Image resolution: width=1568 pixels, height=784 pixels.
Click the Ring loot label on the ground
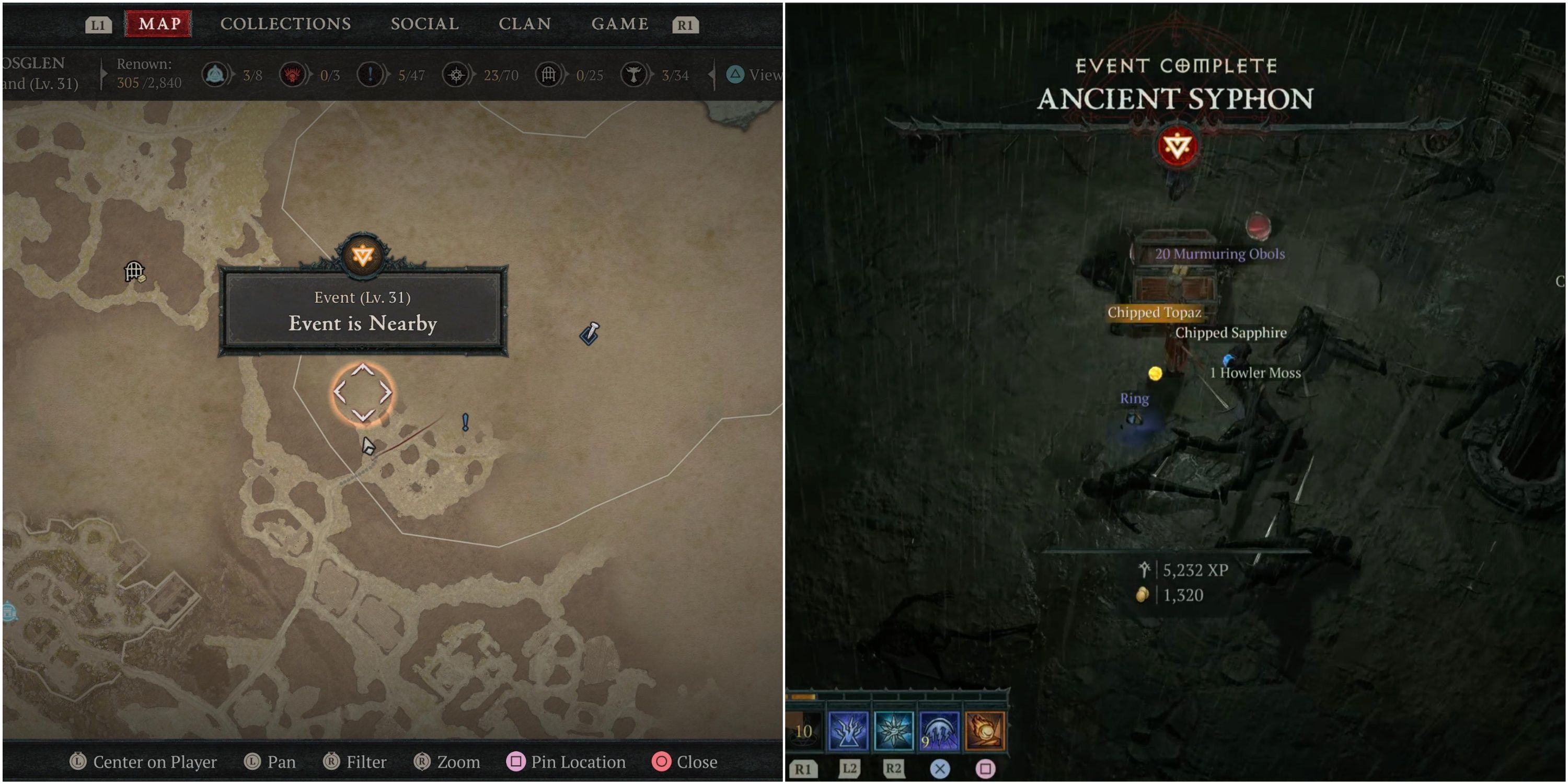click(x=1135, y=399)
